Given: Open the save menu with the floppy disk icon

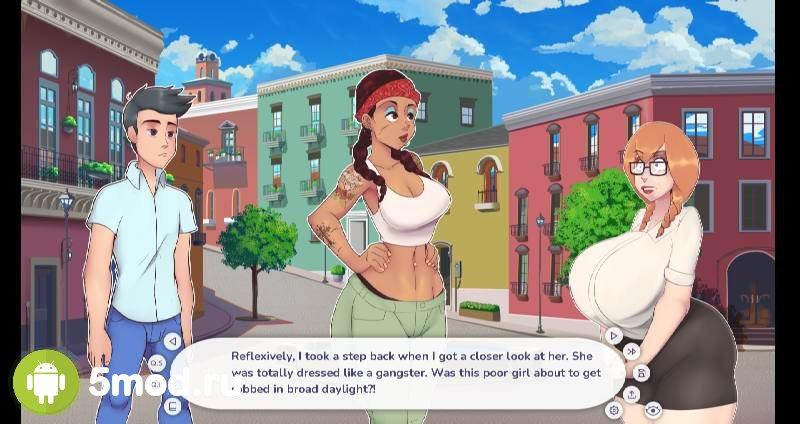Looking at the screenshot, I should tap(641, 372).
